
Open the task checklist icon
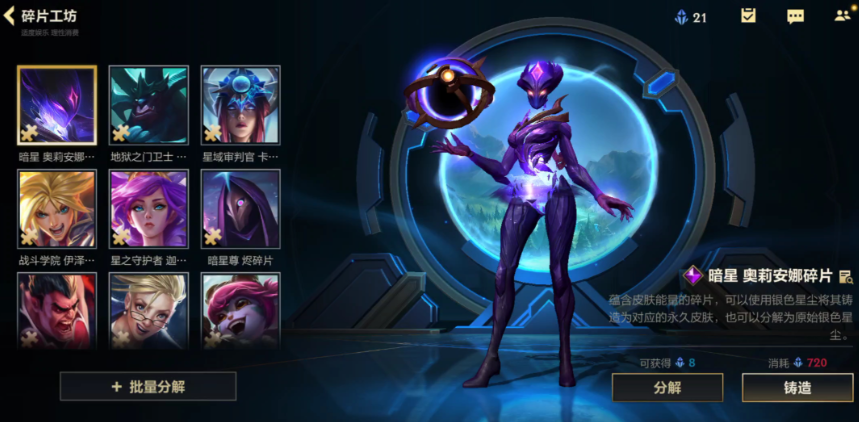coord(748,16)
